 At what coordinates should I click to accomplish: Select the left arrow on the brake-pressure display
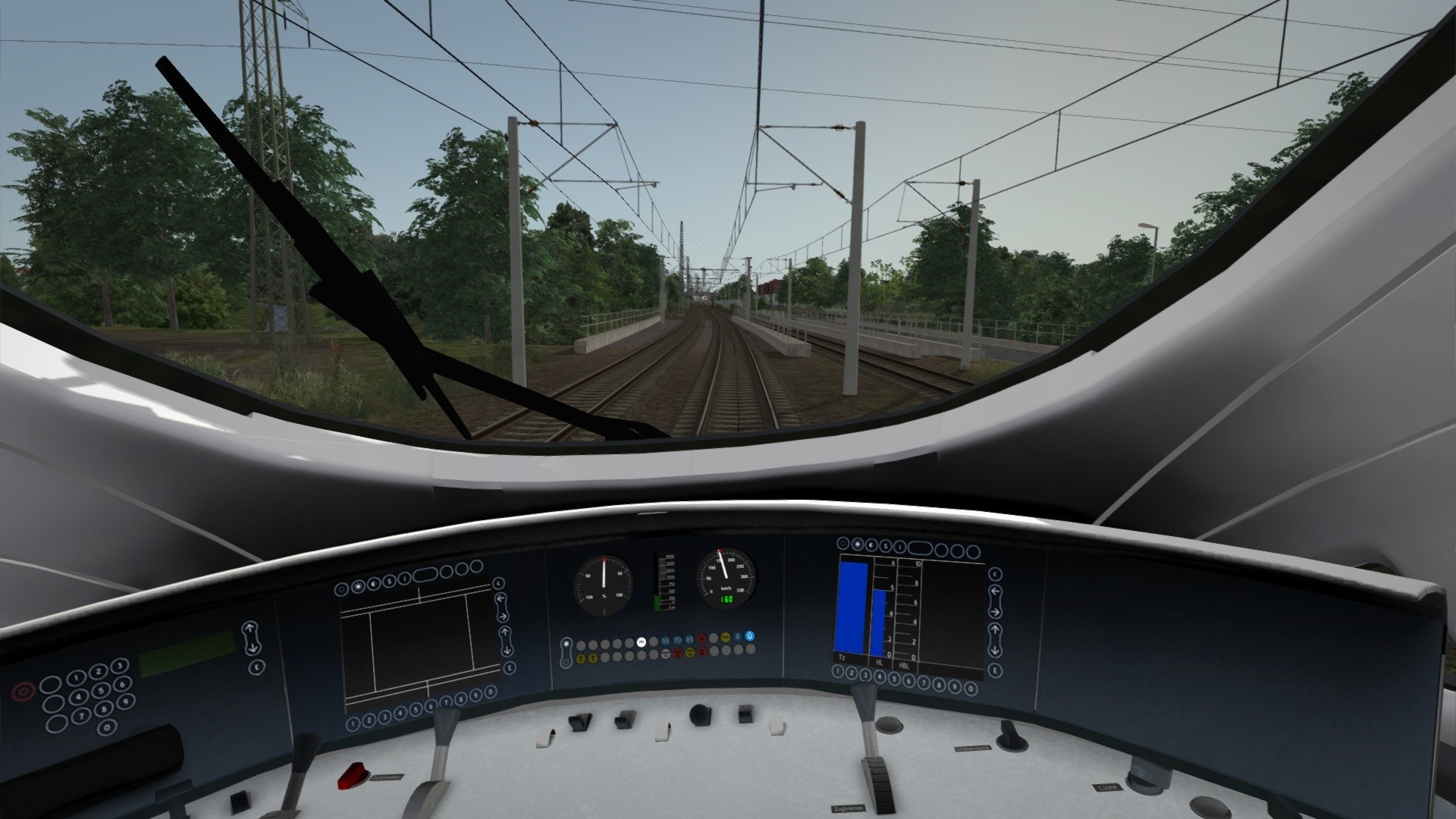996,592
